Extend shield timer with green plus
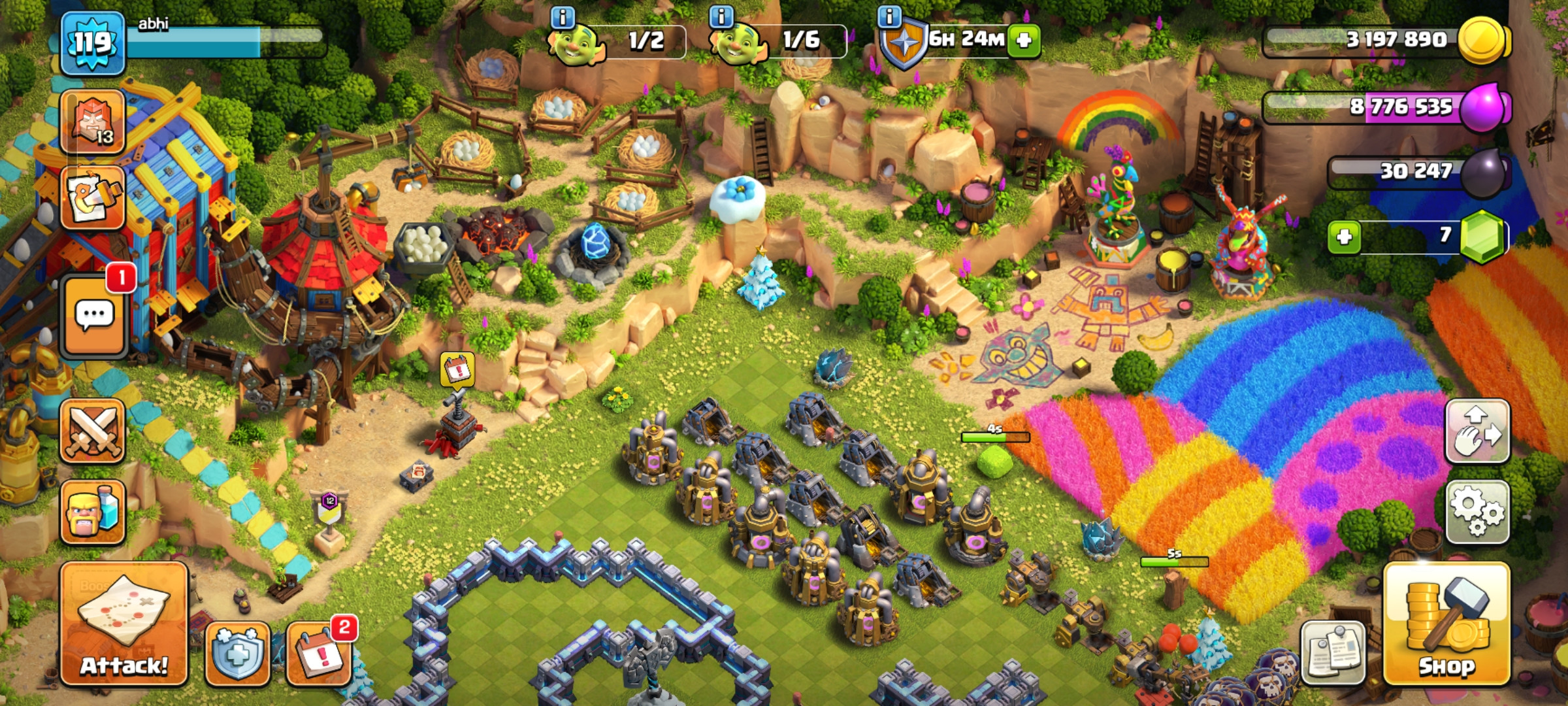The image size is (1568, 706). point(1024,41)
